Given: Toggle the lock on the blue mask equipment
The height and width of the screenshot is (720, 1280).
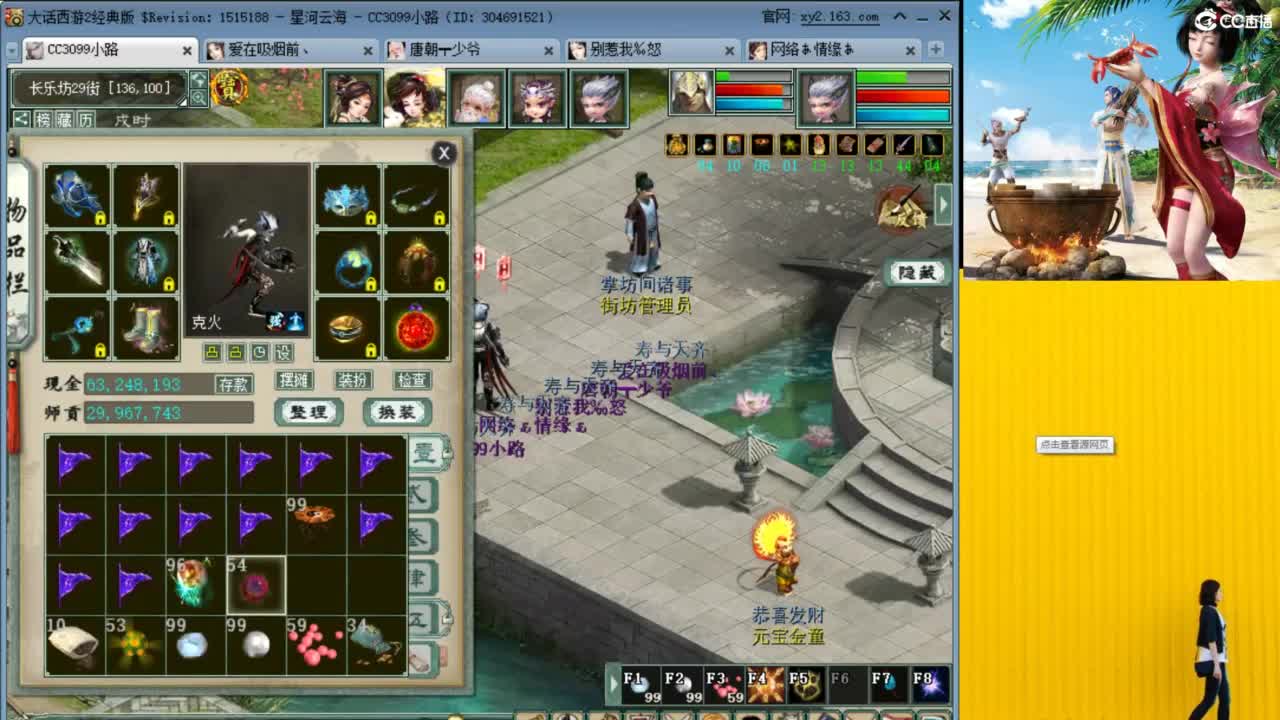Looking at the screenshot, I should (371, 217).
